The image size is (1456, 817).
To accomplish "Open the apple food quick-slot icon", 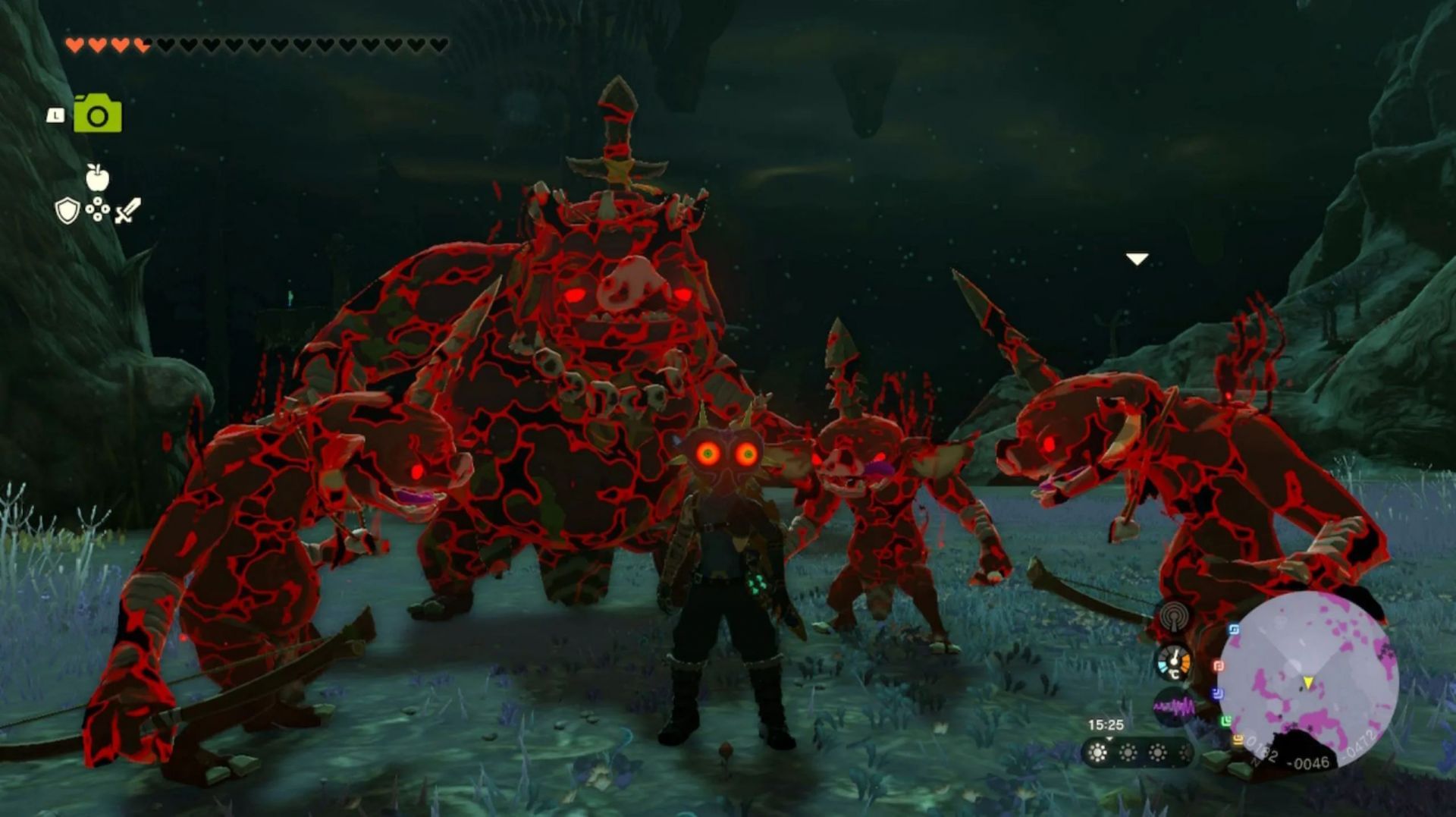I will [x=96, y=178].
